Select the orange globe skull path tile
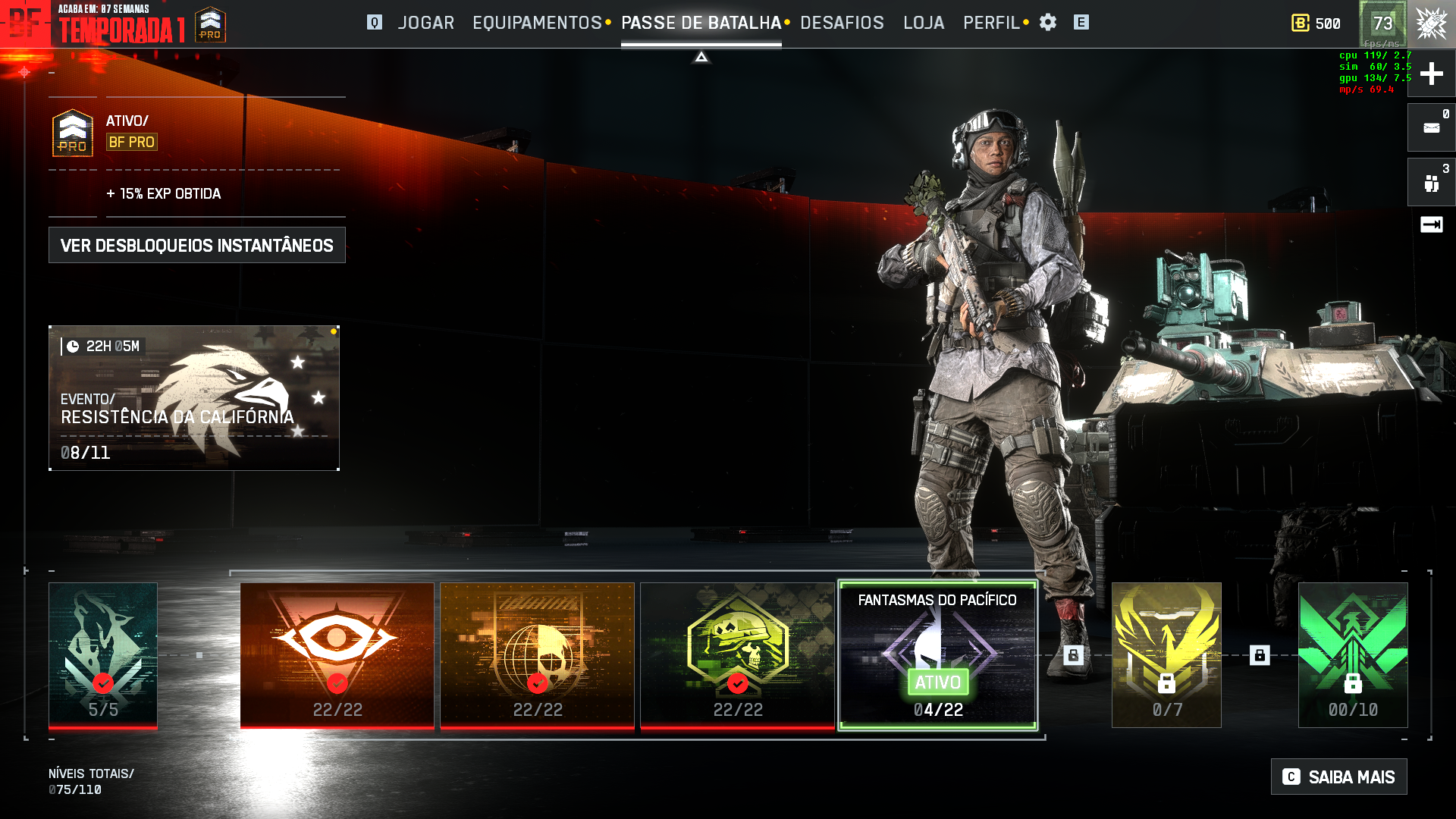 click(x=538, y=655)
